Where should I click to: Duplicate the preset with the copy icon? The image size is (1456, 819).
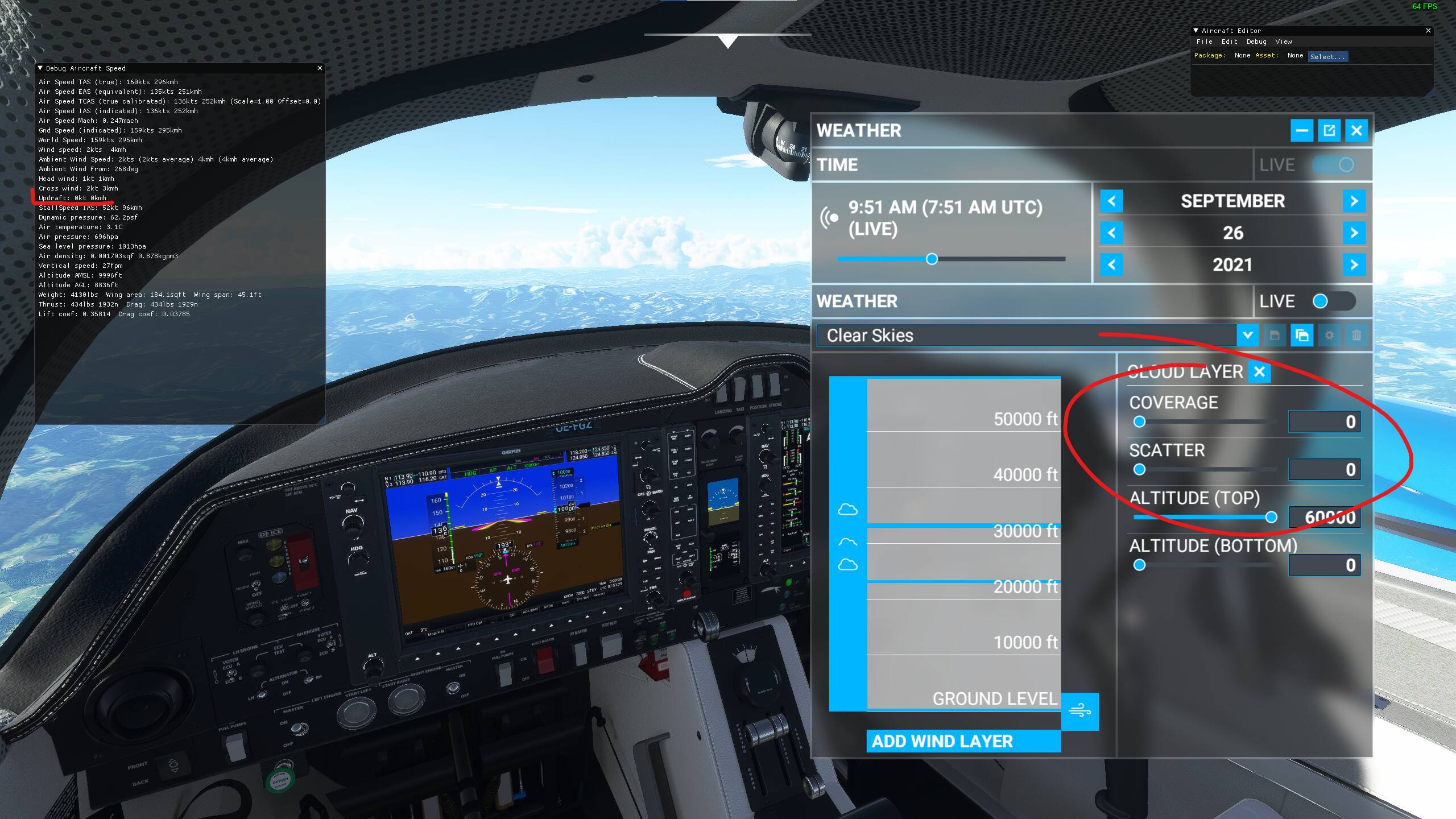tap(1303, 336)
